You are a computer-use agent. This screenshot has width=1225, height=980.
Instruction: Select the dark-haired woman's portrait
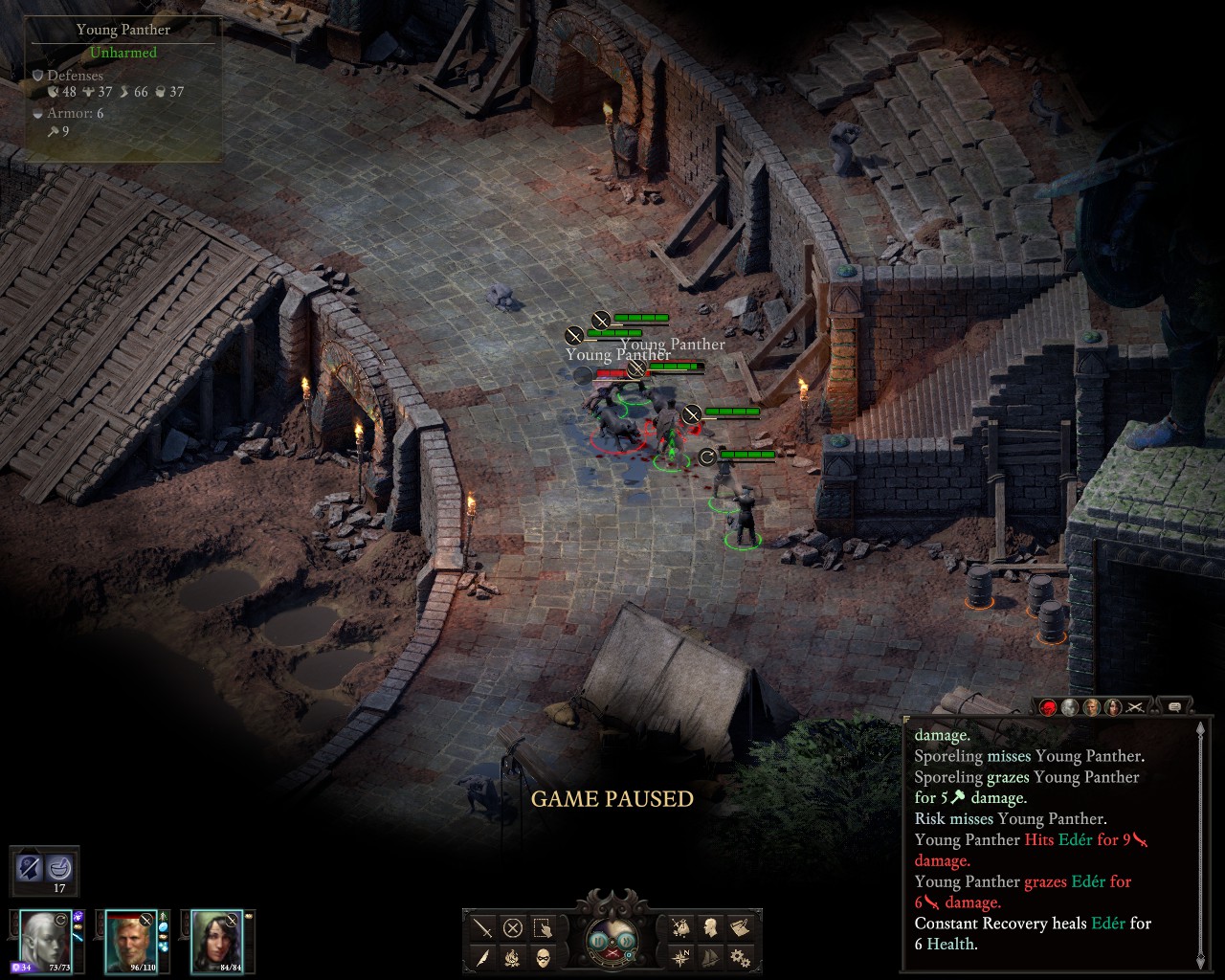(216, 940)
